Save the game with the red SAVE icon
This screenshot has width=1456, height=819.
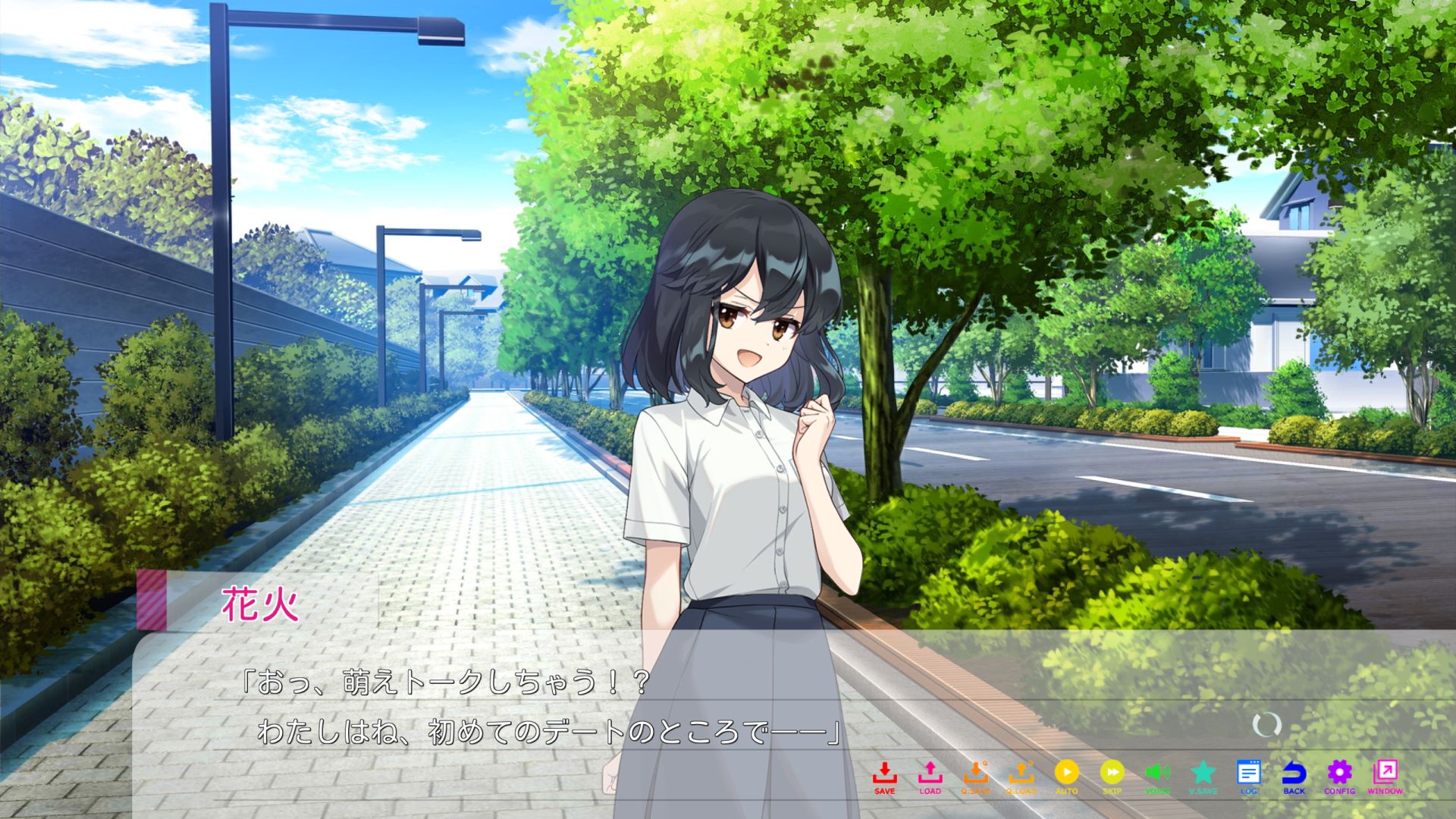coord(884,775)
